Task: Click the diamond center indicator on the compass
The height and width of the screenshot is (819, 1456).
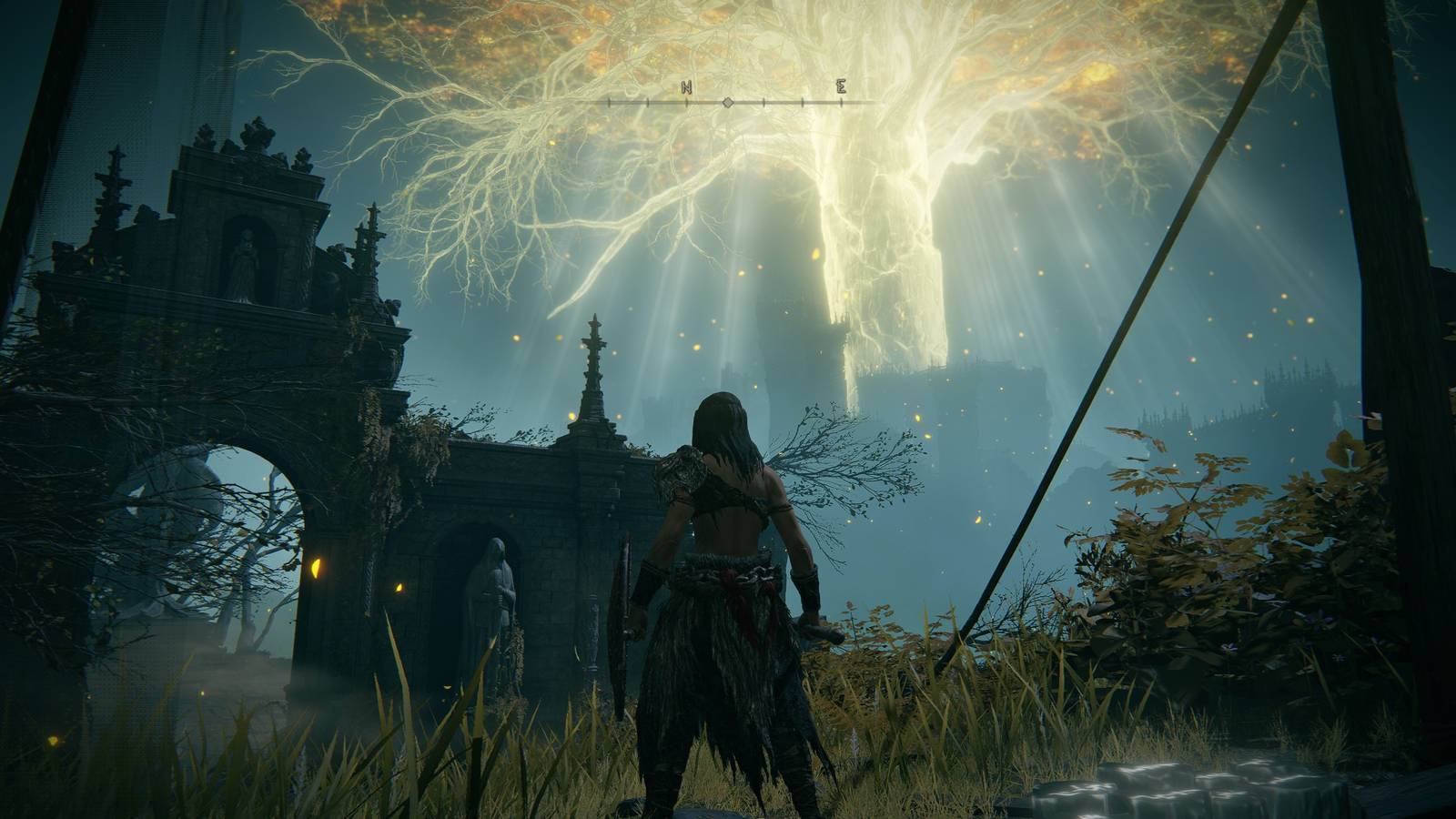Action: (727, 103)
